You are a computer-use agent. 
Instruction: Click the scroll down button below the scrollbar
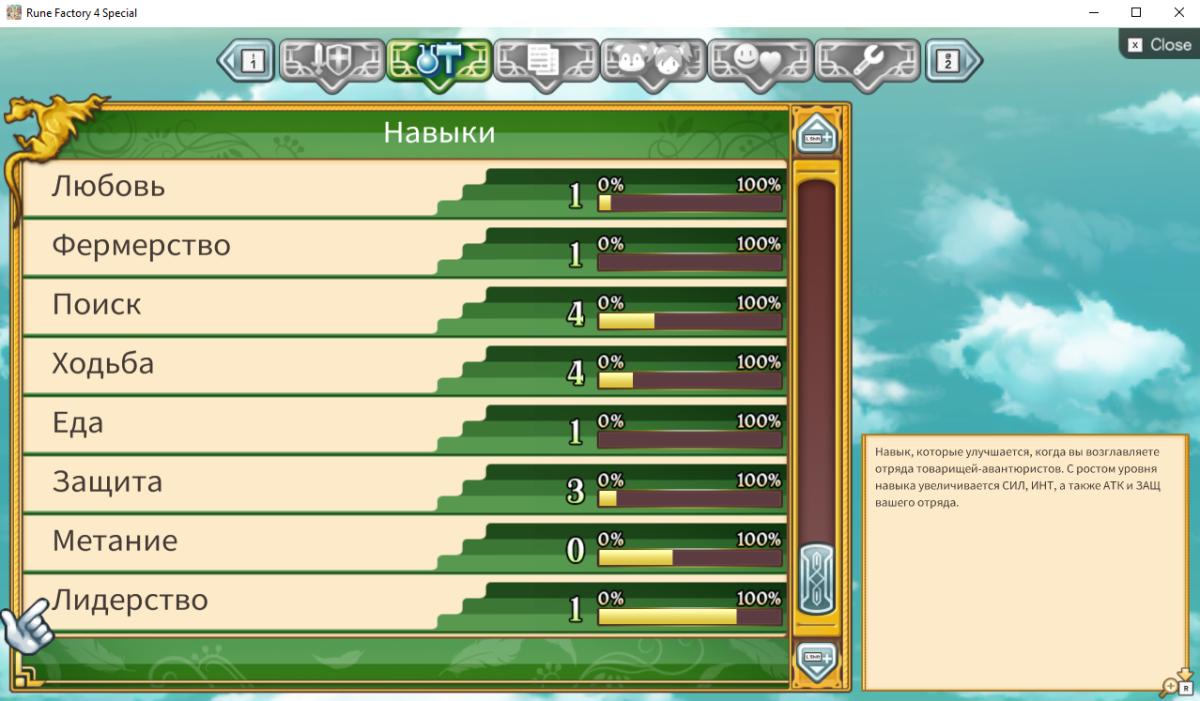pyautogui.click(x=817, y=659)
